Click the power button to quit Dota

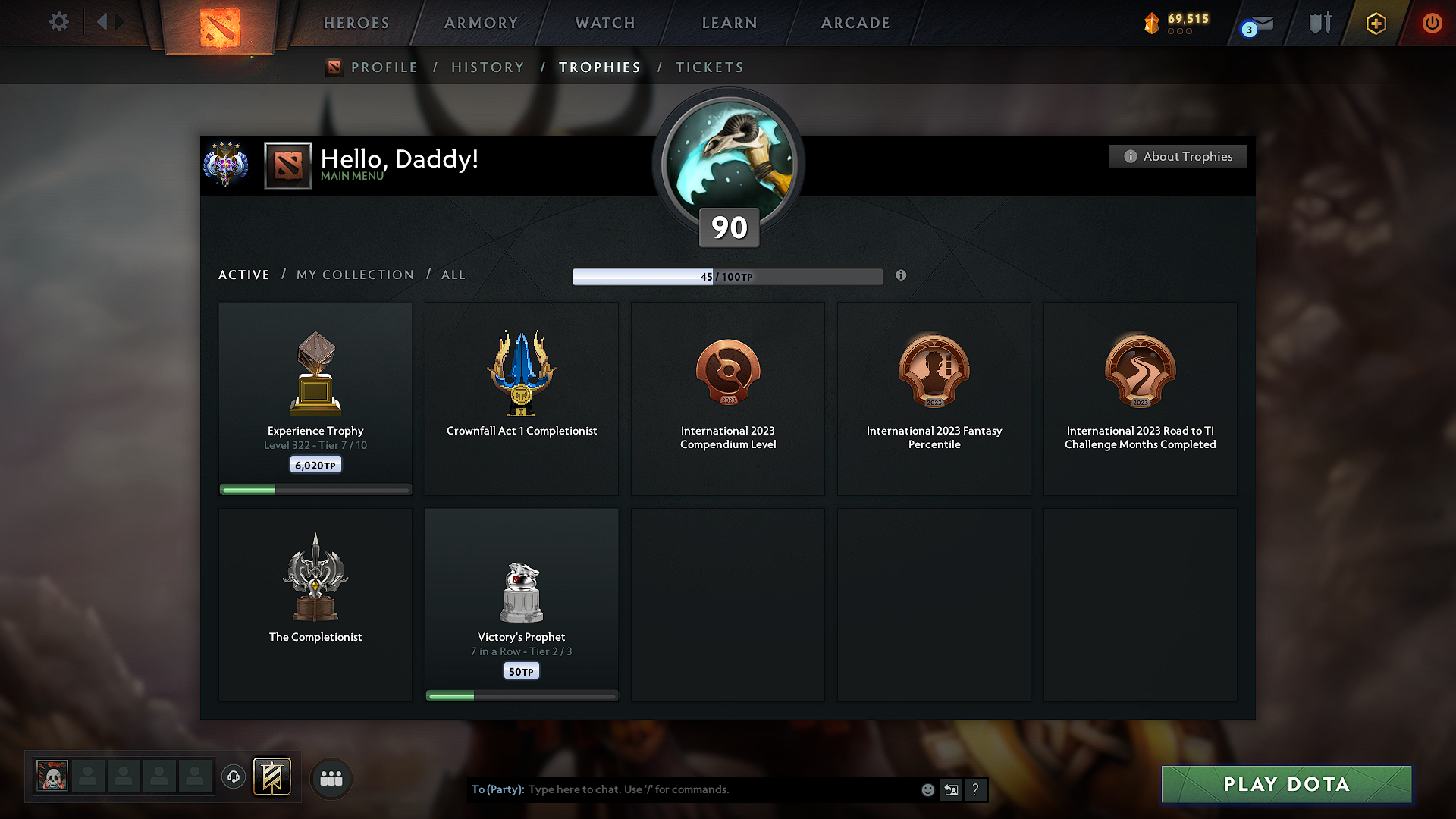[1432, 23]
